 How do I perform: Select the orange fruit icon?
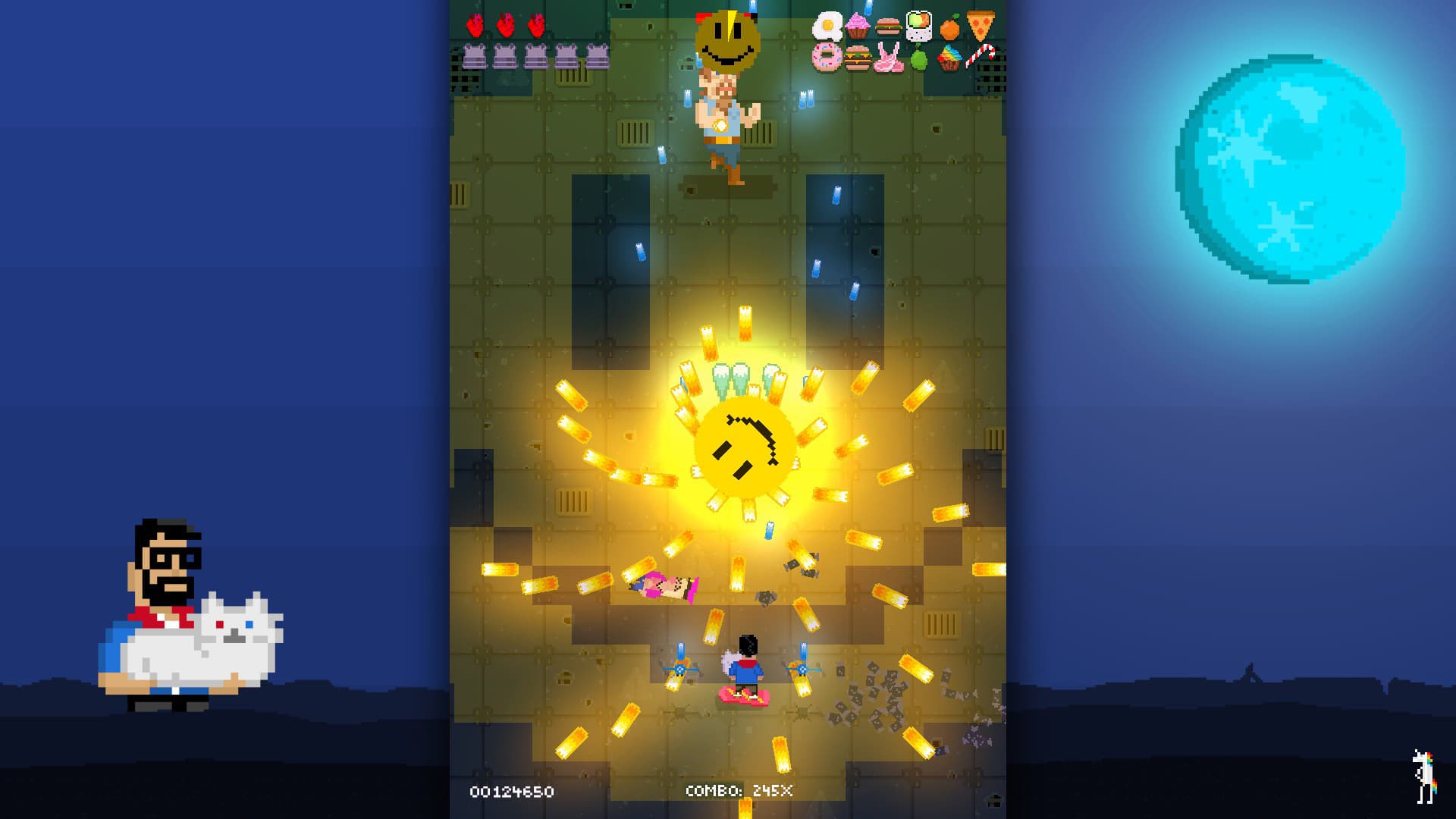950,27
